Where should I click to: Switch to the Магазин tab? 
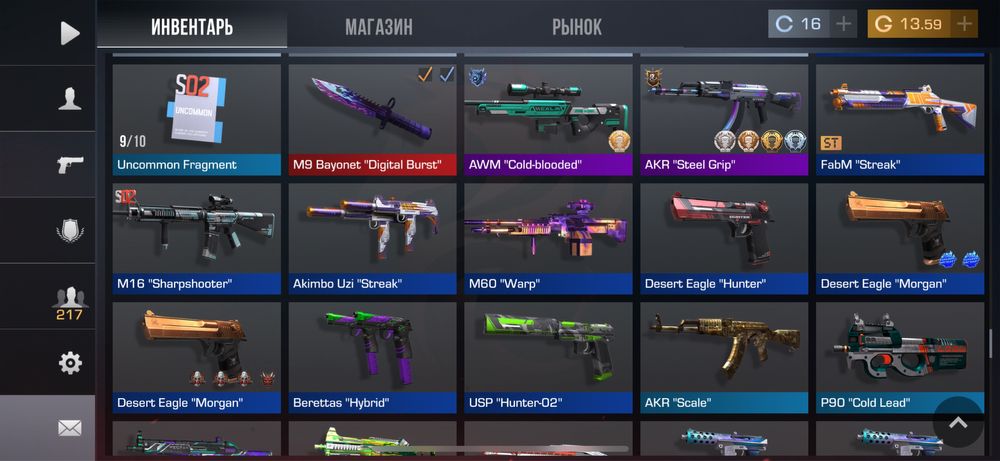point(378,27)
